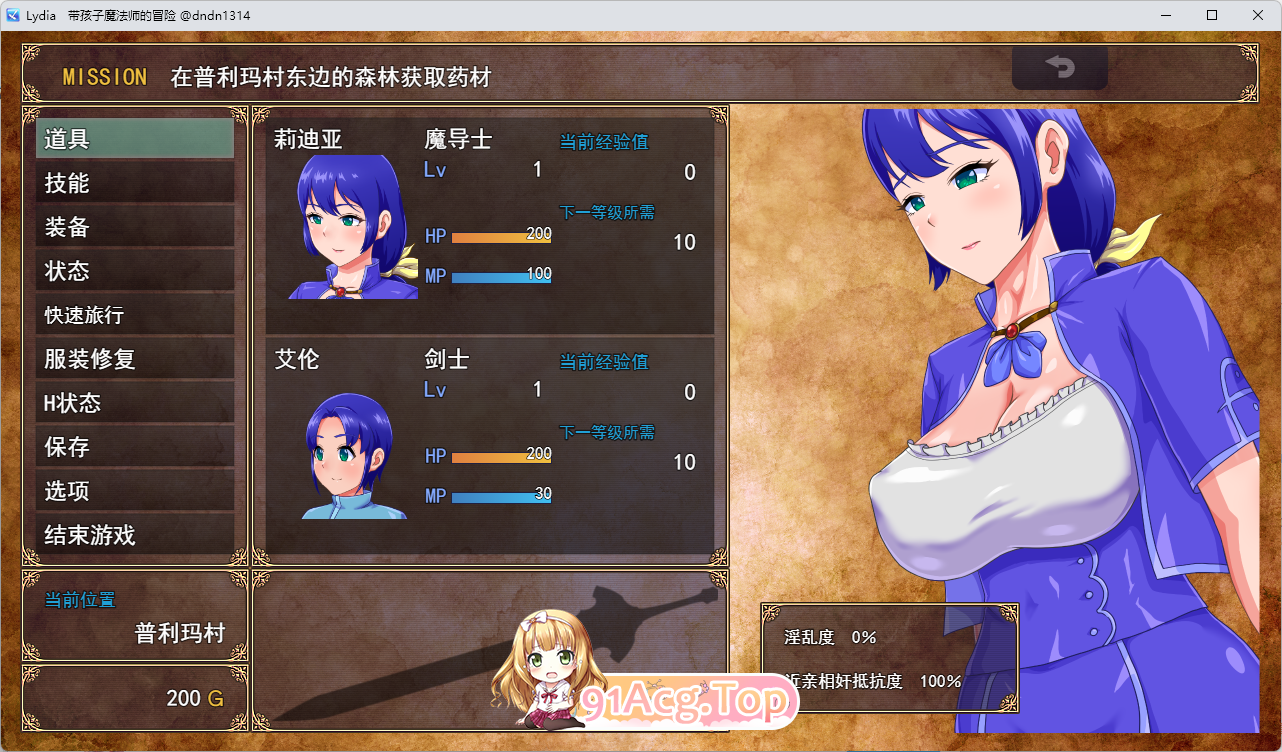Select 保存 to save the game

click(x=134, y=446)
